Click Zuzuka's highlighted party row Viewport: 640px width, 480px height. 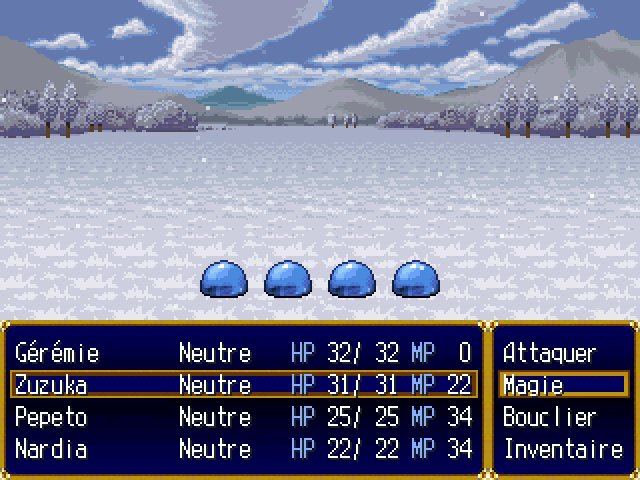[x=243, y=385]
